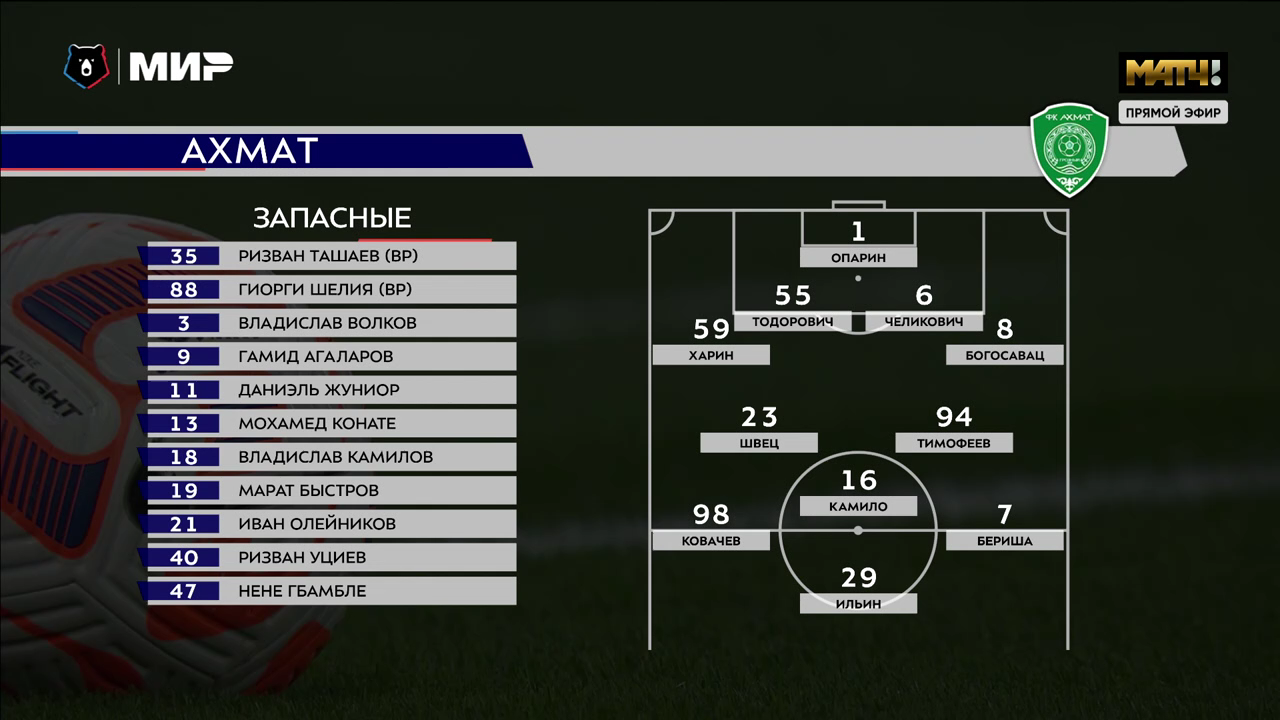The width and height of the screenshot is (1280, 720).
Task: Select Камило number 16 in the centre circle
Action: point(858,506)
